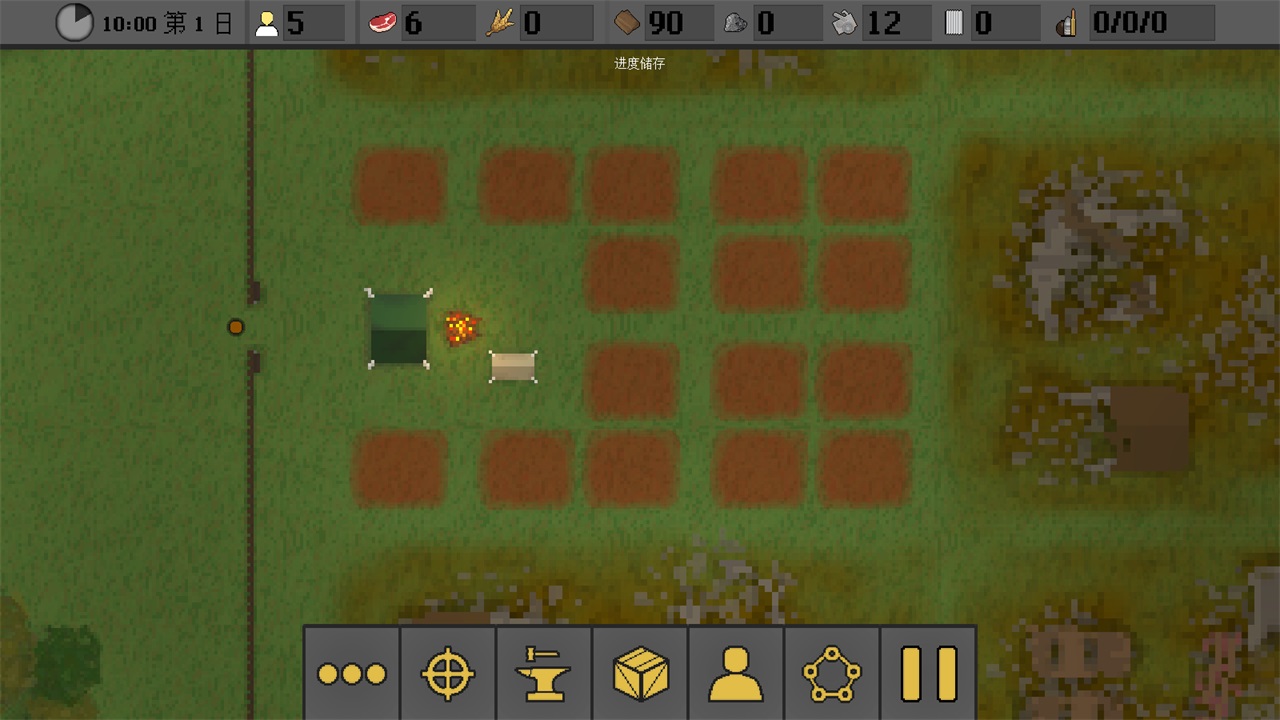Expand the three-dot options menu
This screenshot has width=1280, height=720.
[351, 674]
